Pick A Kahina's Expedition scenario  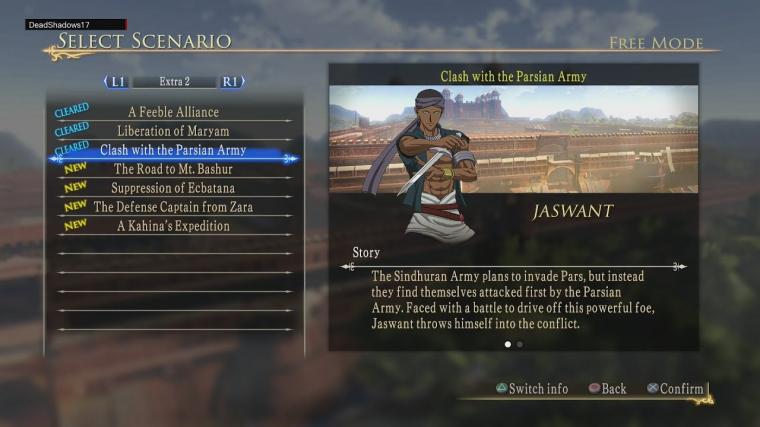click(x=173, y=226)
